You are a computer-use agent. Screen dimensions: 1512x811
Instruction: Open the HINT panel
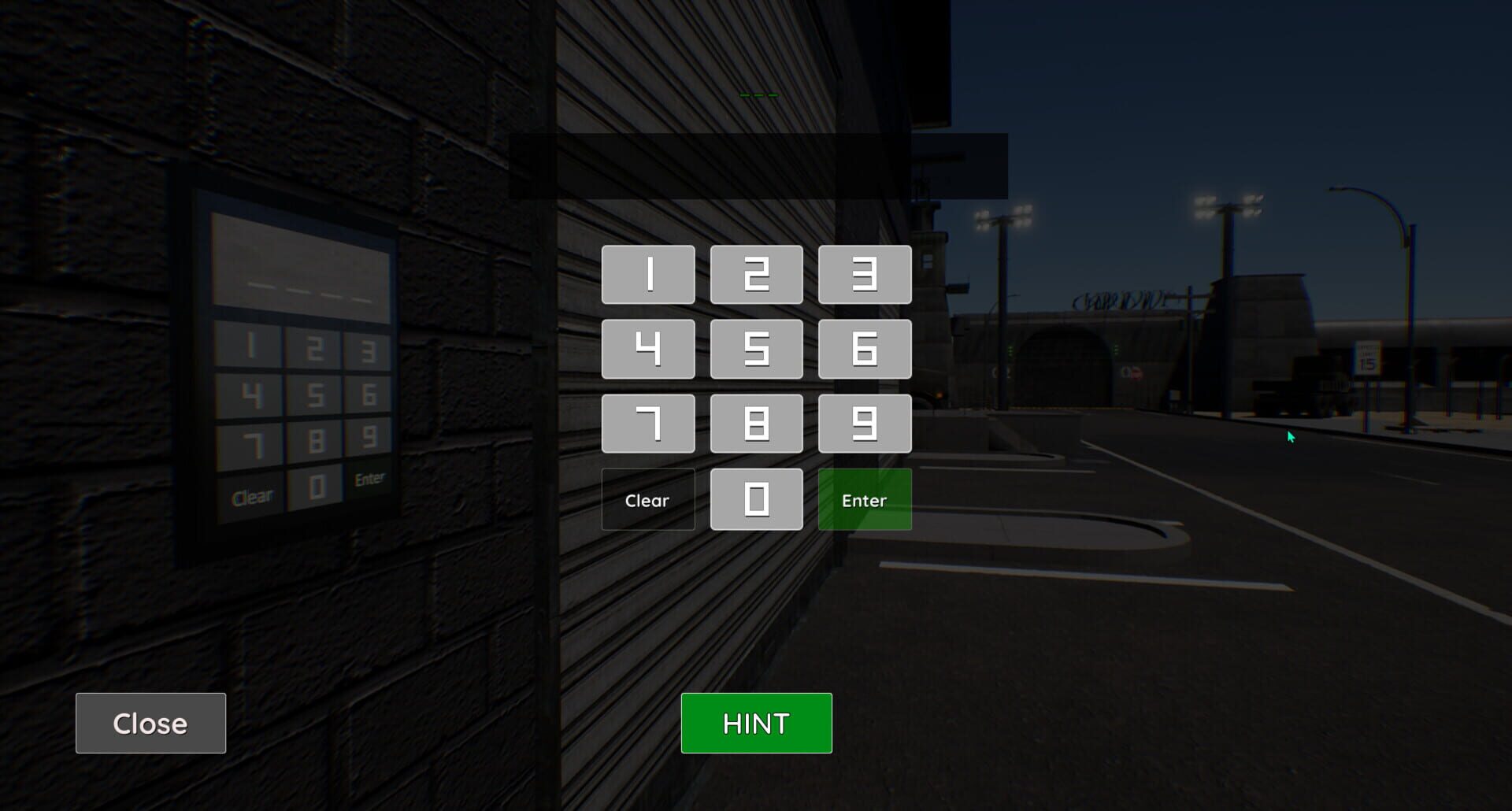pyautogui.click(x=756, y=722)
